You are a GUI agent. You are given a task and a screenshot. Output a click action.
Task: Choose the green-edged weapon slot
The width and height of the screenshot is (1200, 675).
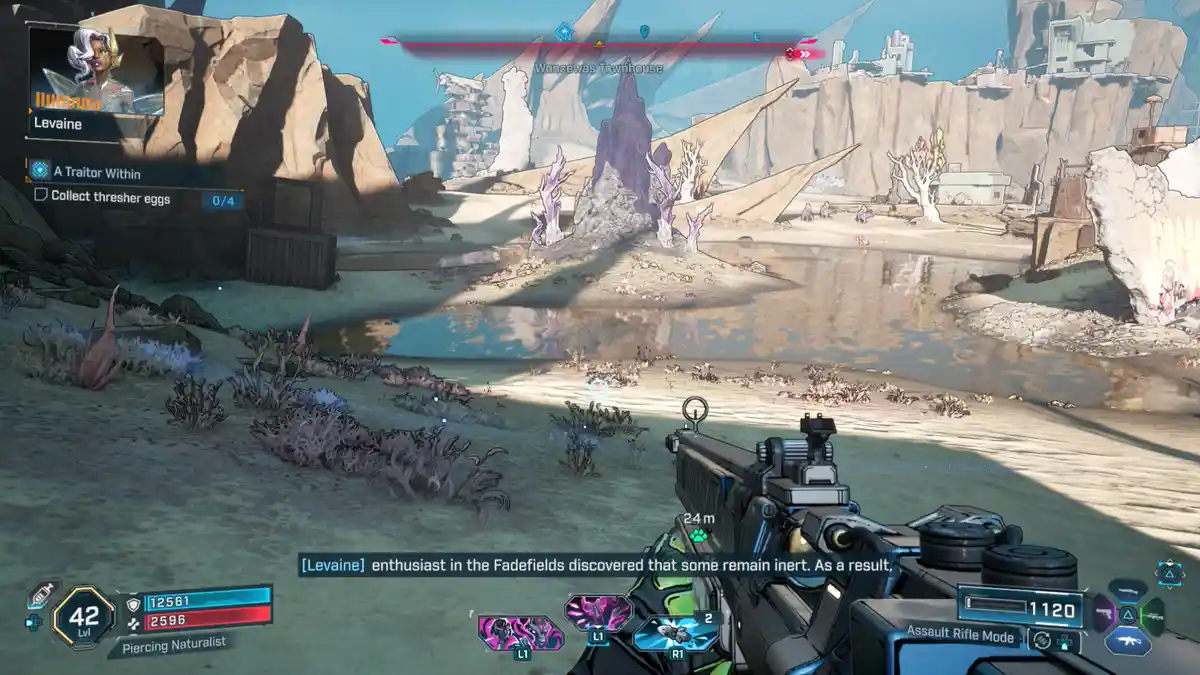[x=1152, y=616]
